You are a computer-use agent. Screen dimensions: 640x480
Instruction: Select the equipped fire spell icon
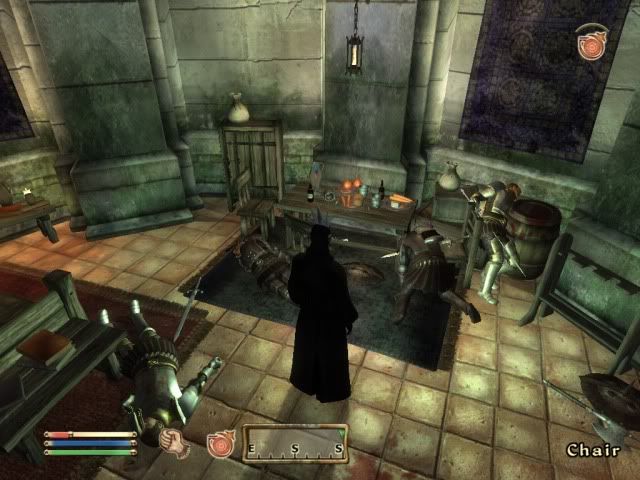[219, 445]
